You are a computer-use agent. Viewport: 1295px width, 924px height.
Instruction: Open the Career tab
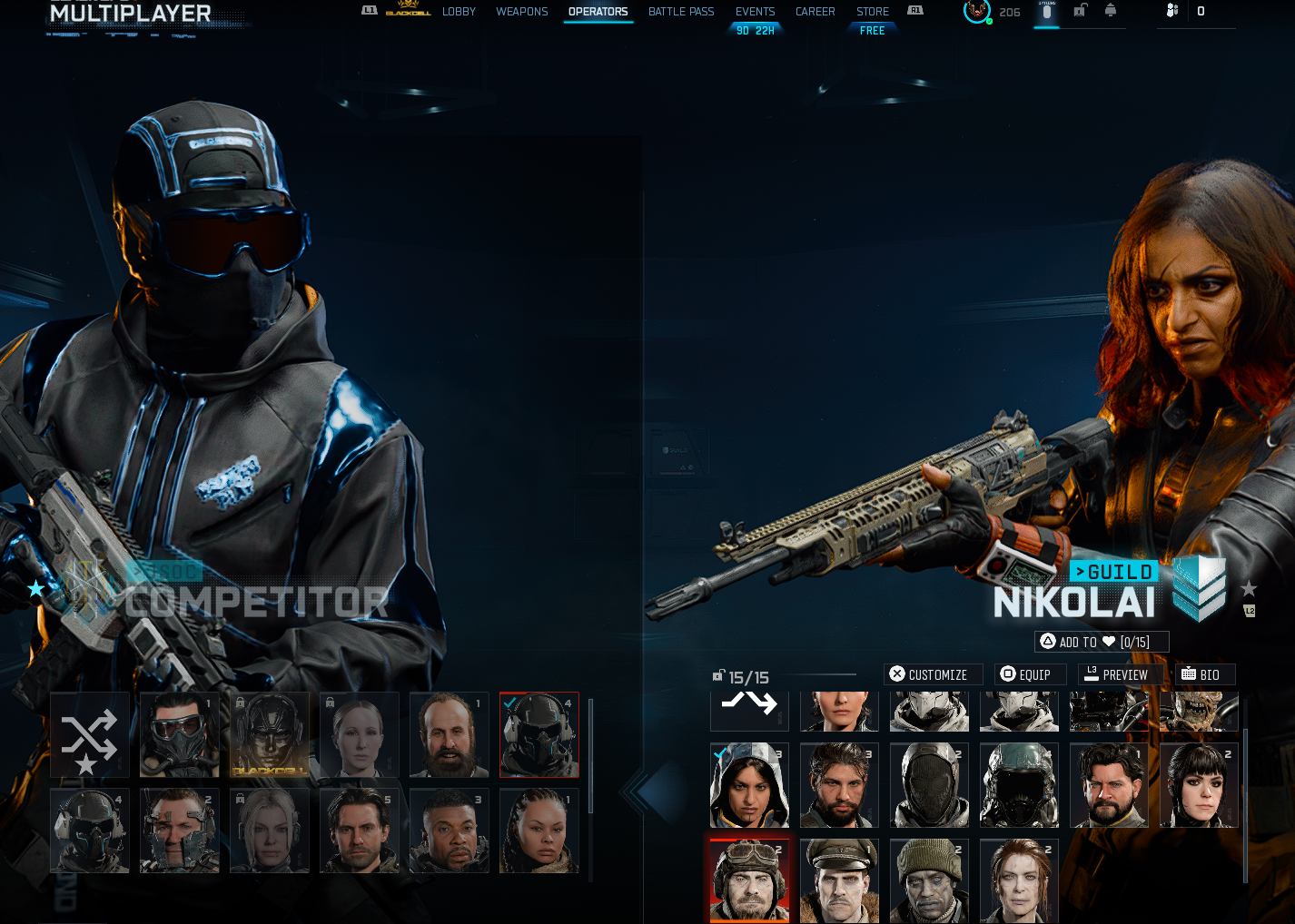click(x=815, y=12)
